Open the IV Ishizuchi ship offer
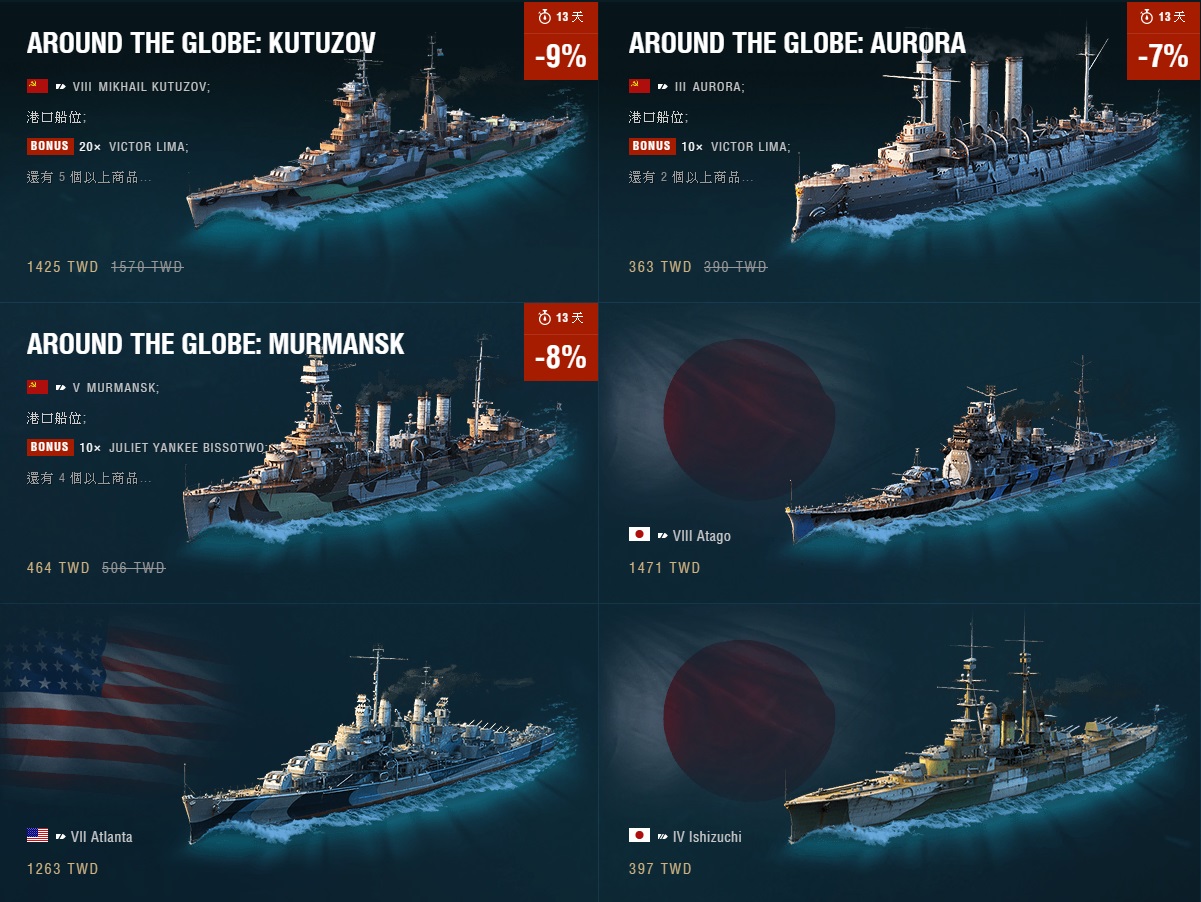The width and height of the screenshot is (1201, 902). pyautogui.click(x=900, y=752)
